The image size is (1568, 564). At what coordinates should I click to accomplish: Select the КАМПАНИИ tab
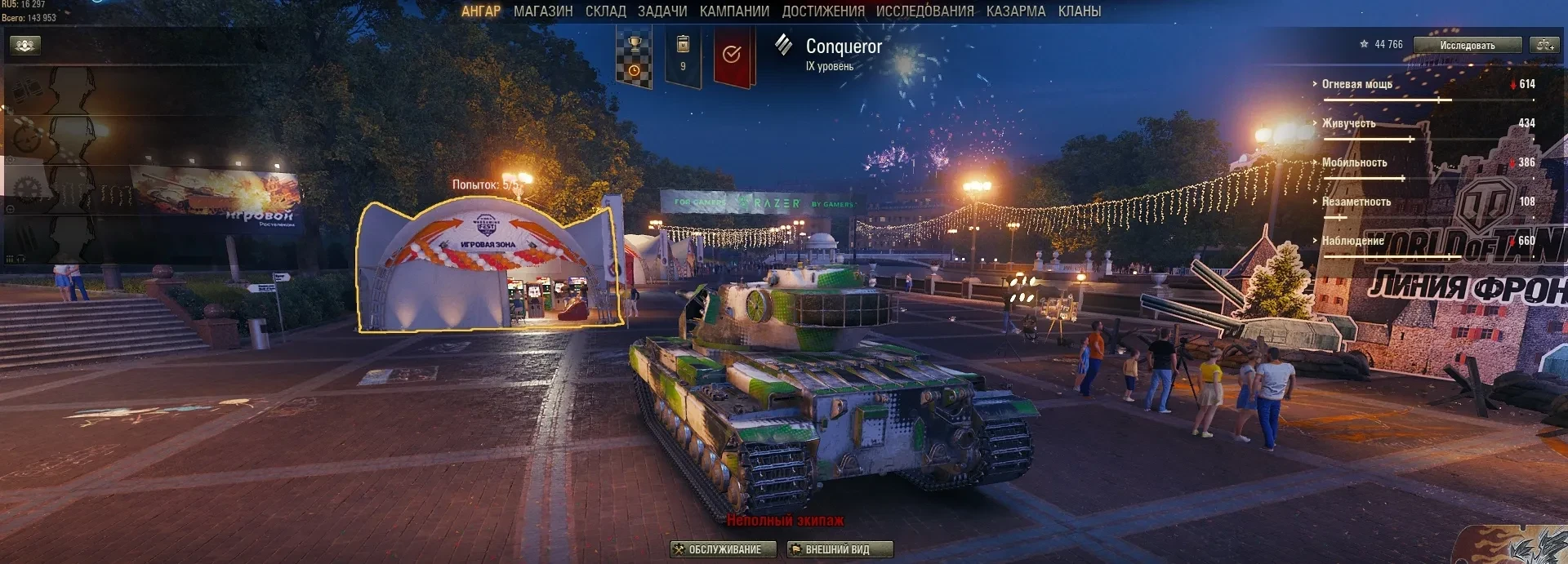pos(734,11)
